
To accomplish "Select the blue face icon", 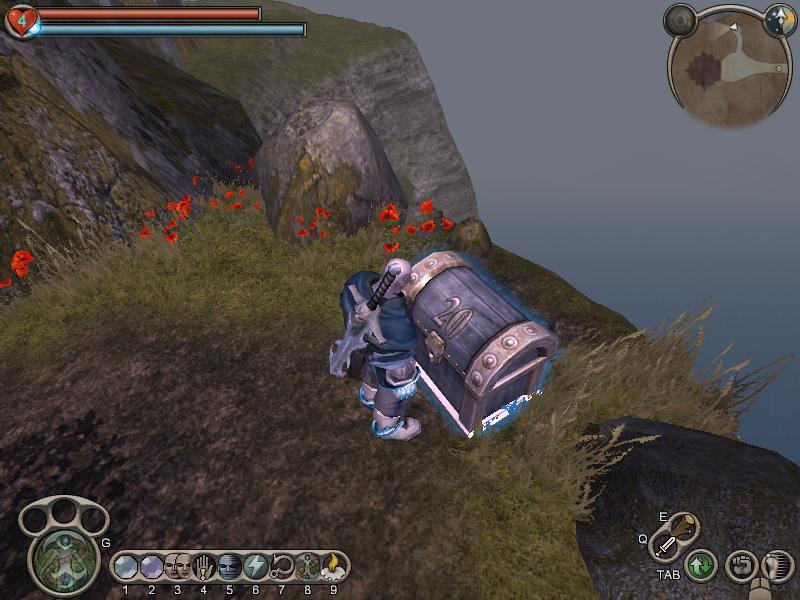I will [229, 566].
